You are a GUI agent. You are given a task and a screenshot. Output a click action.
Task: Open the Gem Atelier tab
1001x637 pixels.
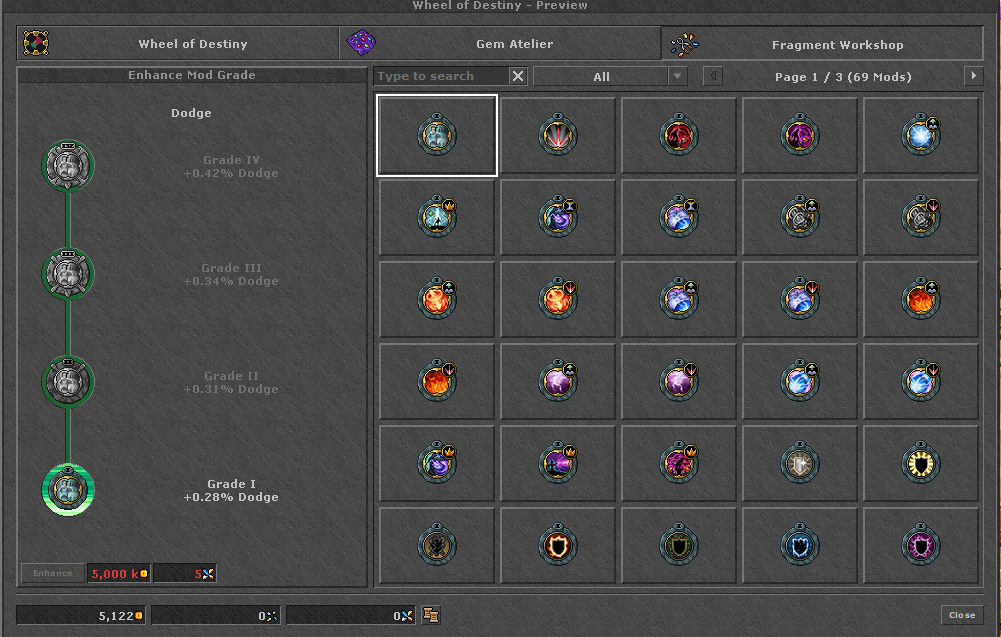(x=500, y=44)
